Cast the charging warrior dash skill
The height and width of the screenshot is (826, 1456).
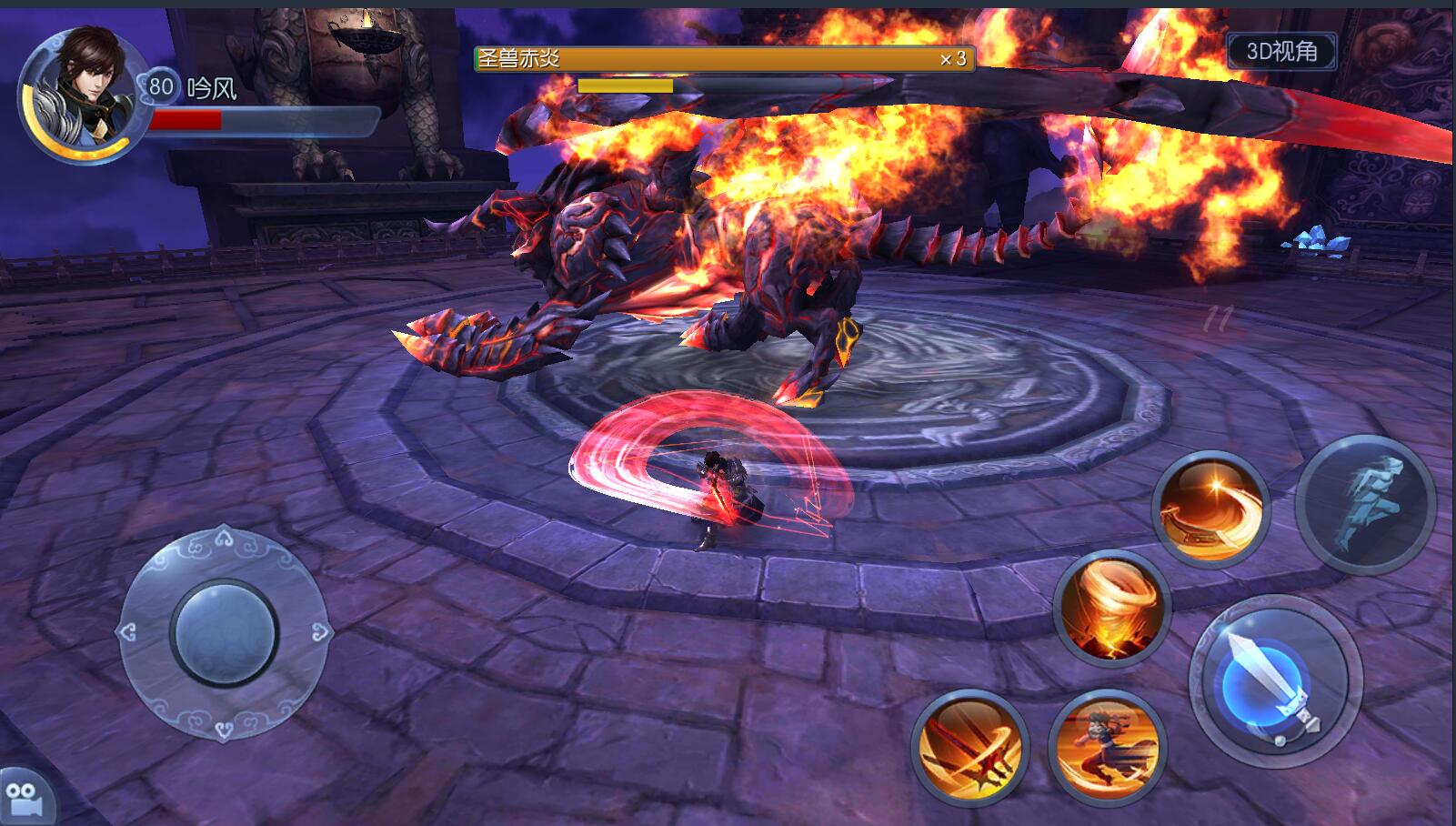1107,748
